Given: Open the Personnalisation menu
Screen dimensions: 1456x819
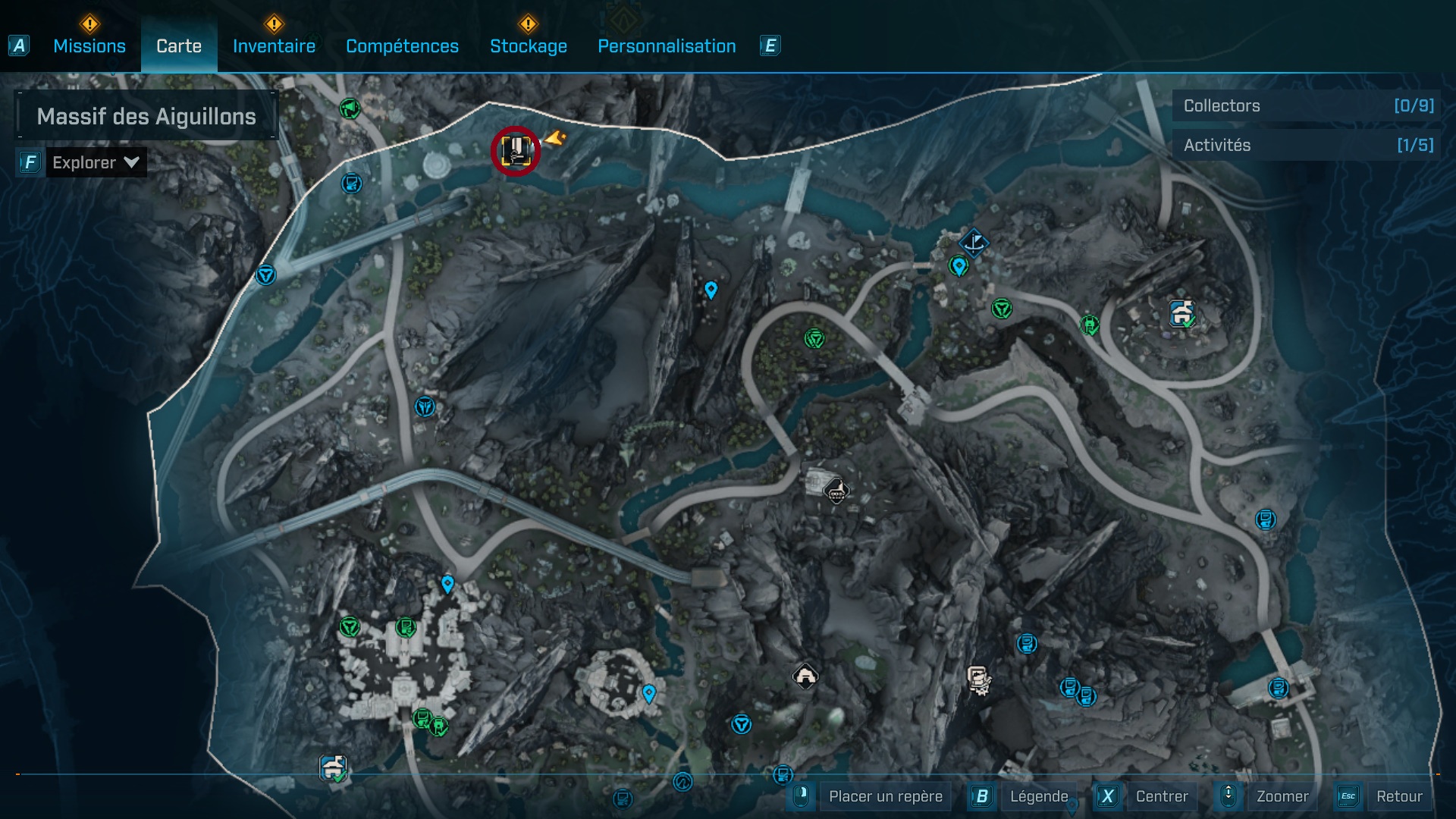Looking at the screenshot, I should click(667, 46).
